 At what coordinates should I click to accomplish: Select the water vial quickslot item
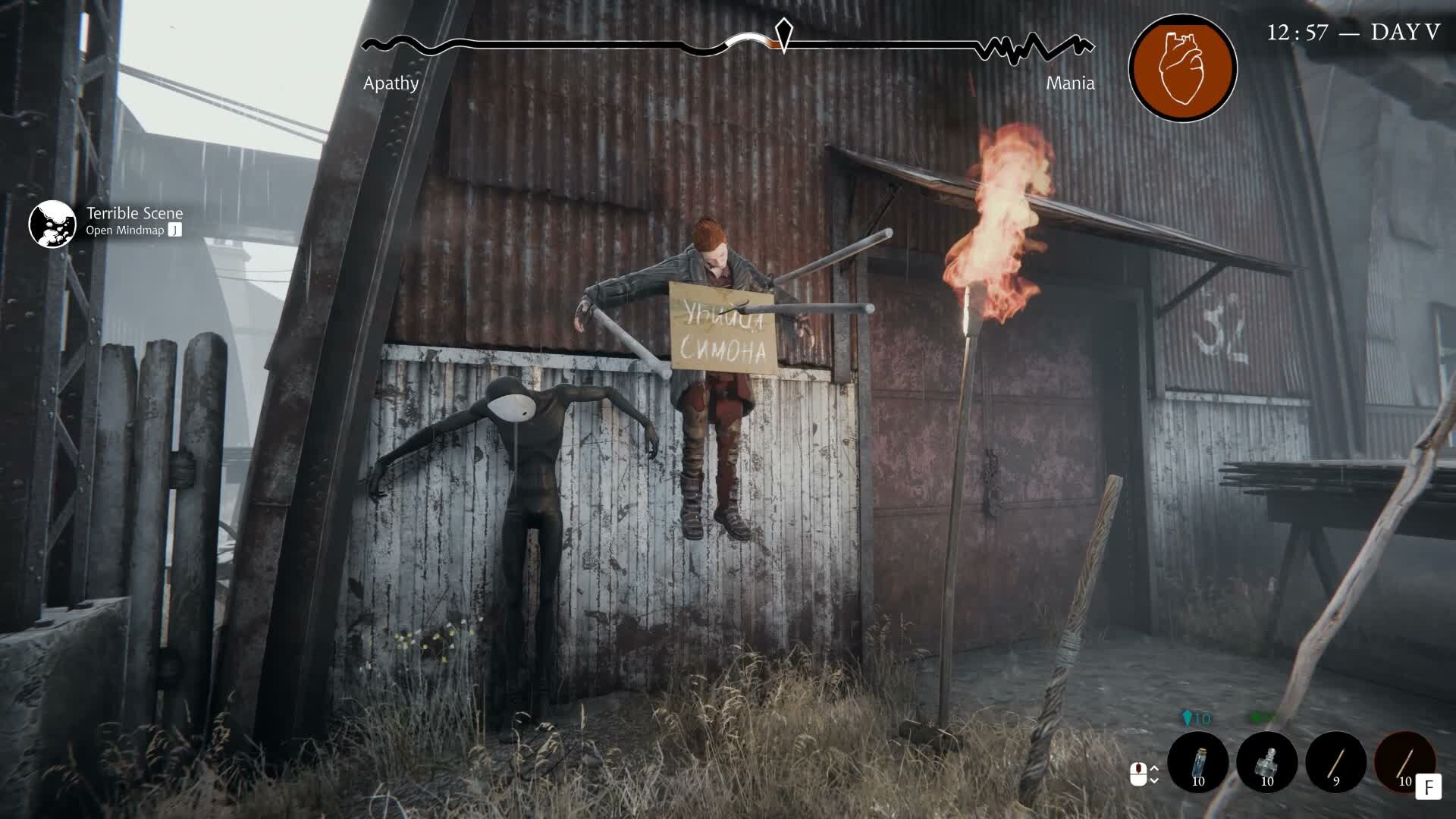tap(1199, 763)
